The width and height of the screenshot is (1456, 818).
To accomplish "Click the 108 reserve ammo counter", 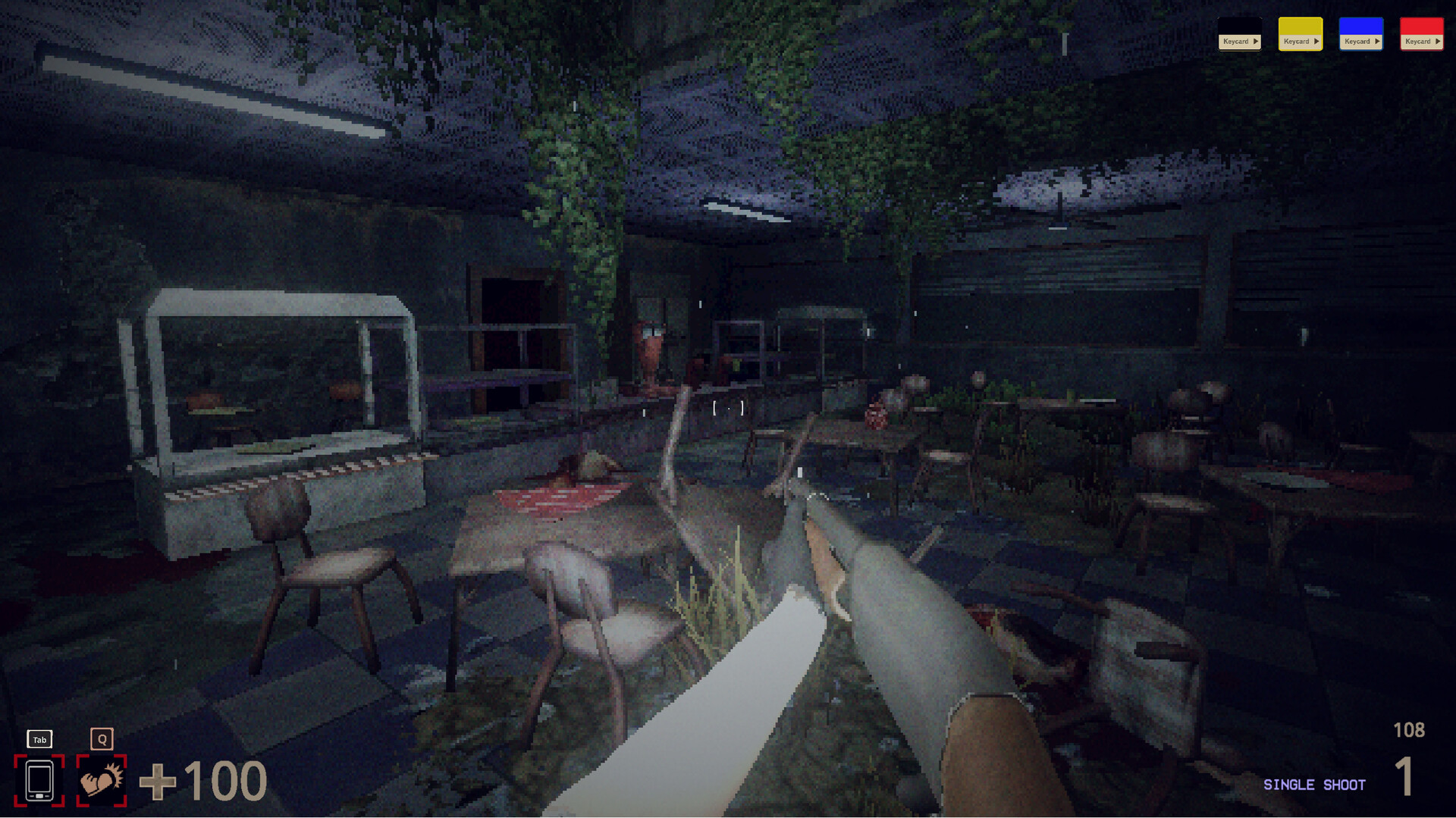I will click(x=1409, y=730).
